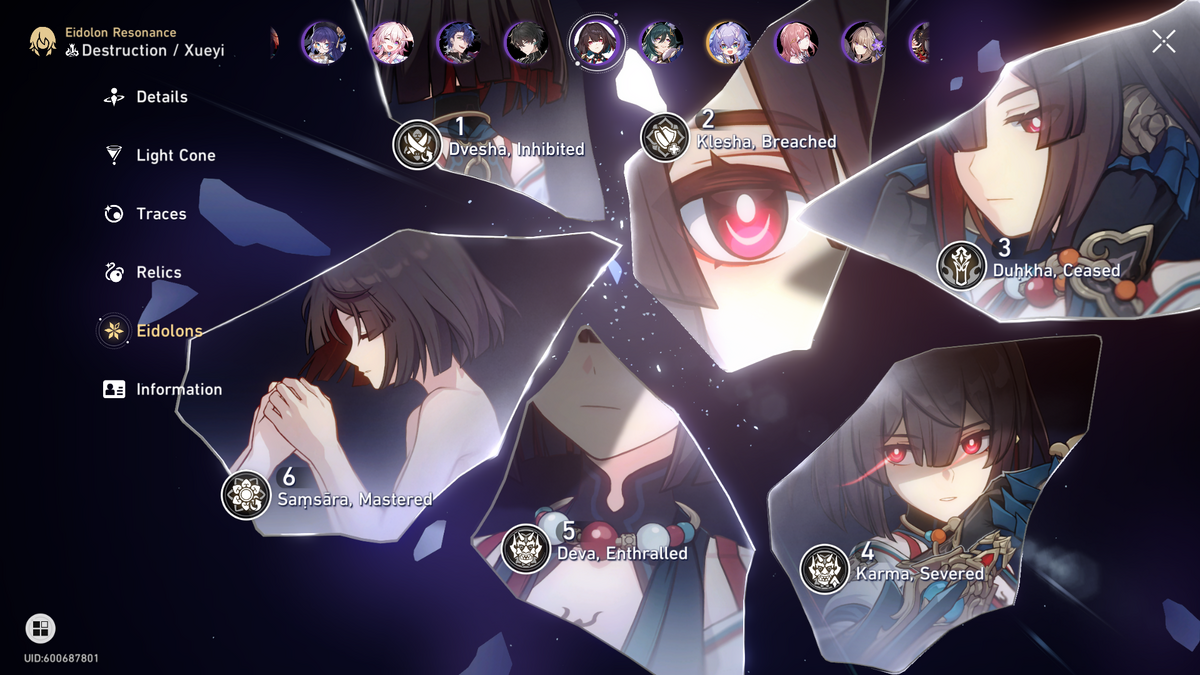
Task: Open the four-square grid button above the UID
Action: click(x=40, y=628)
